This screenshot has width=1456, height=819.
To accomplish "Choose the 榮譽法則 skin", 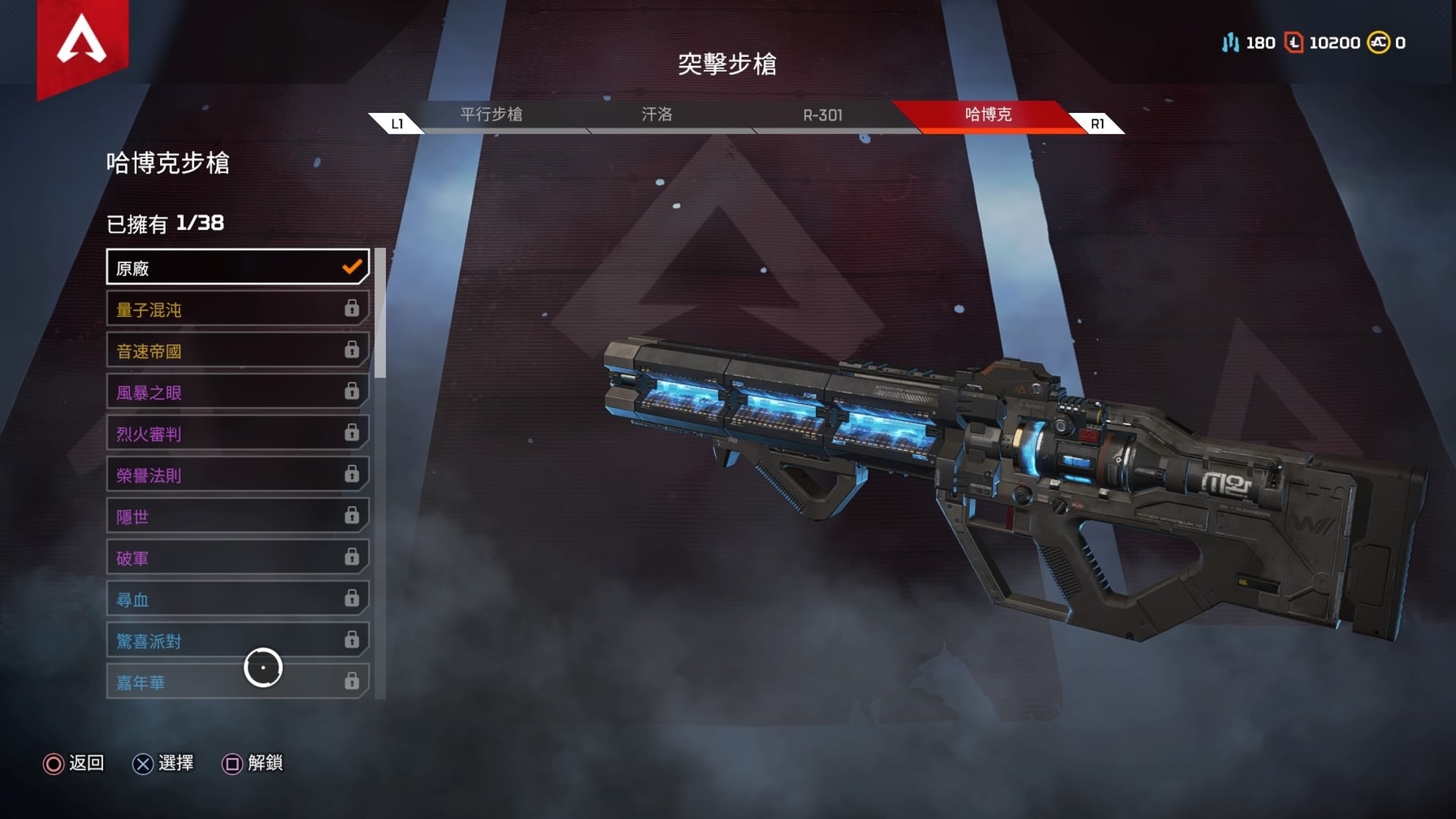I will tap(237, 475).
